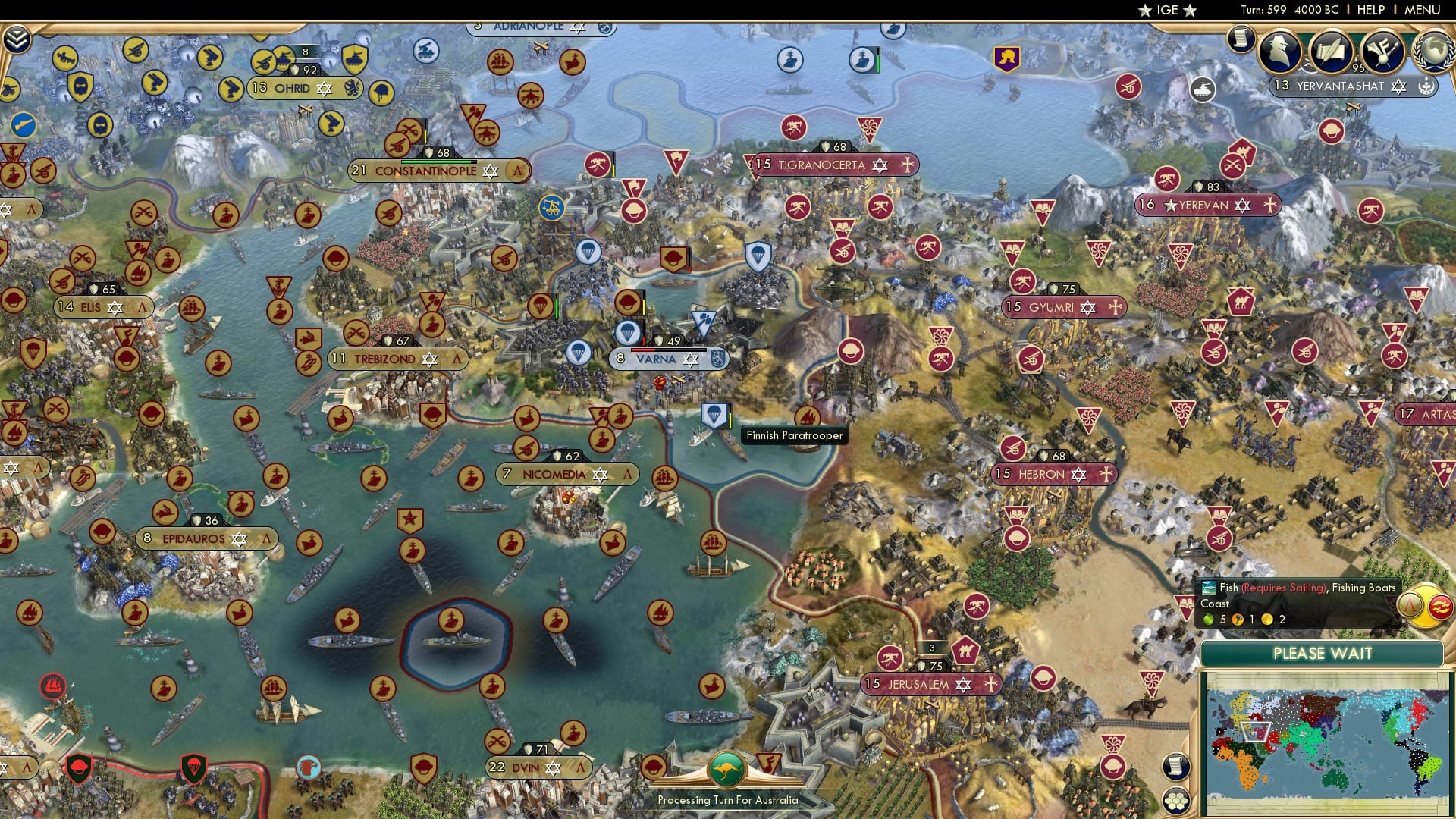Open the quill Diplomacy overview icon
1456x819 pixels.
pyautogui.click(x=1332, y=52)
